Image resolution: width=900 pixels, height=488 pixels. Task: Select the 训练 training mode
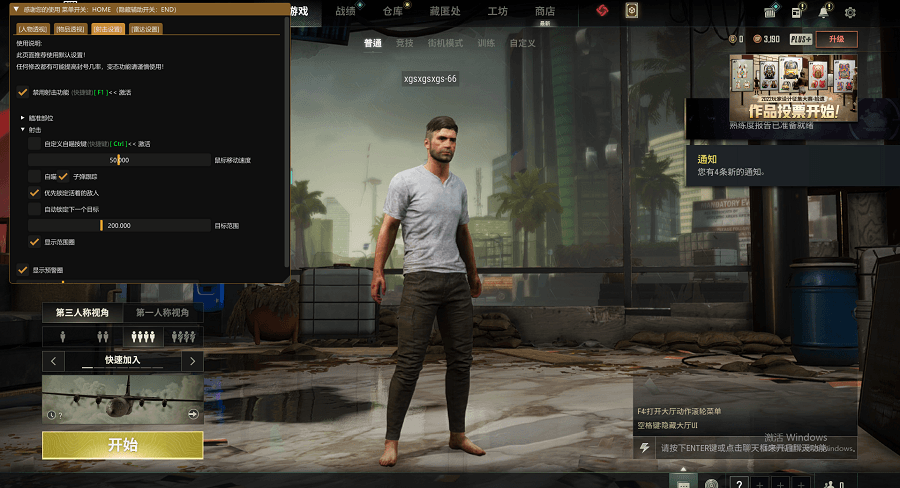click(486, 44)
